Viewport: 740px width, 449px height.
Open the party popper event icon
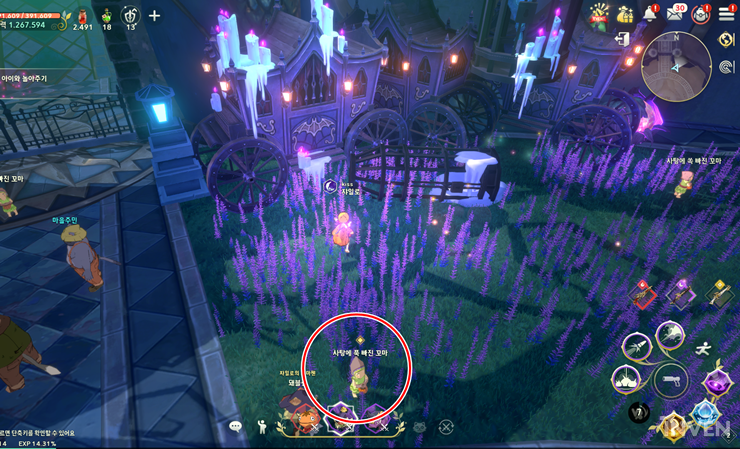pyautogui.click(x=599, y=14)
